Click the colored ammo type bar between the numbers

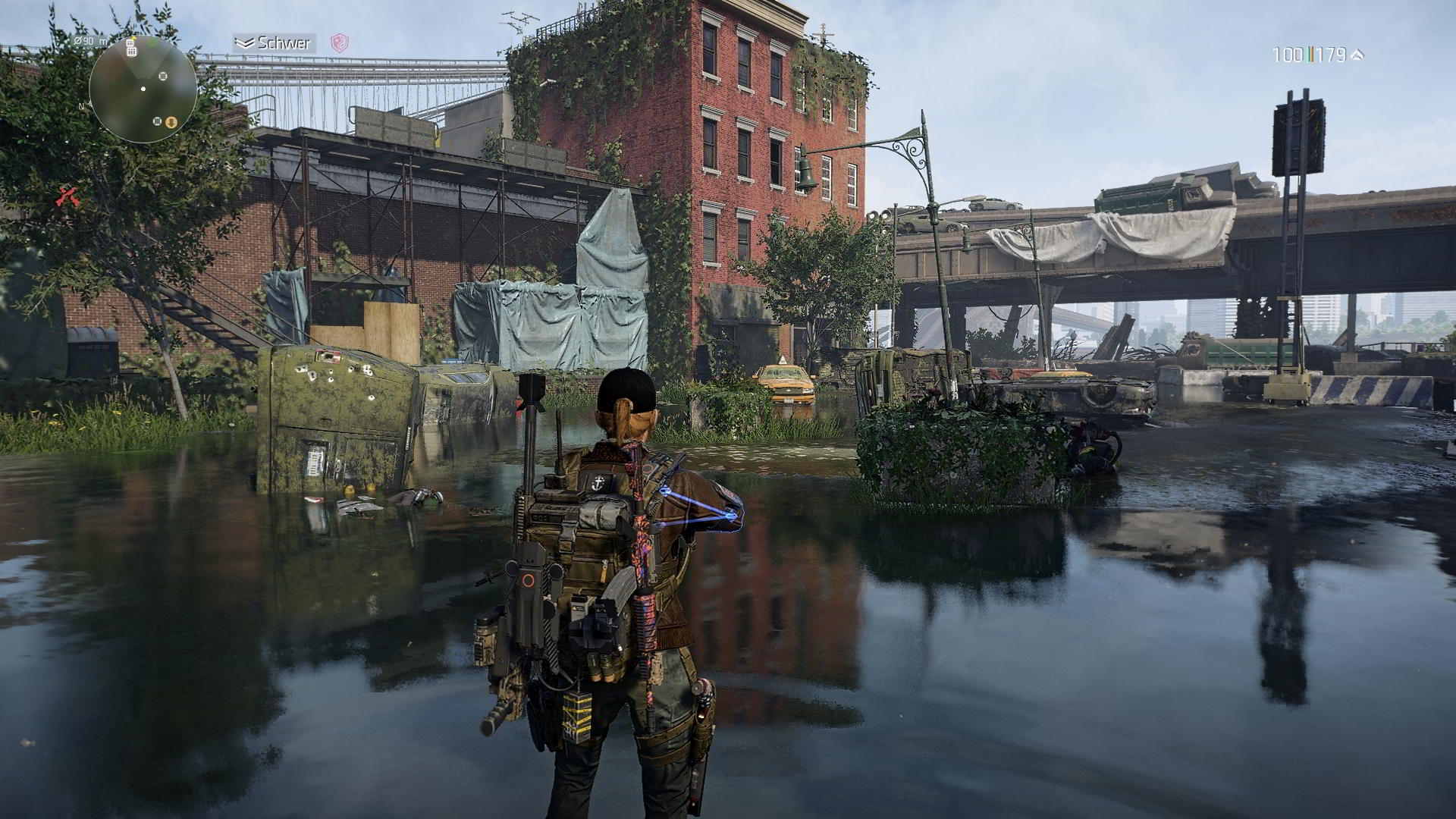tap(1311, 52)
